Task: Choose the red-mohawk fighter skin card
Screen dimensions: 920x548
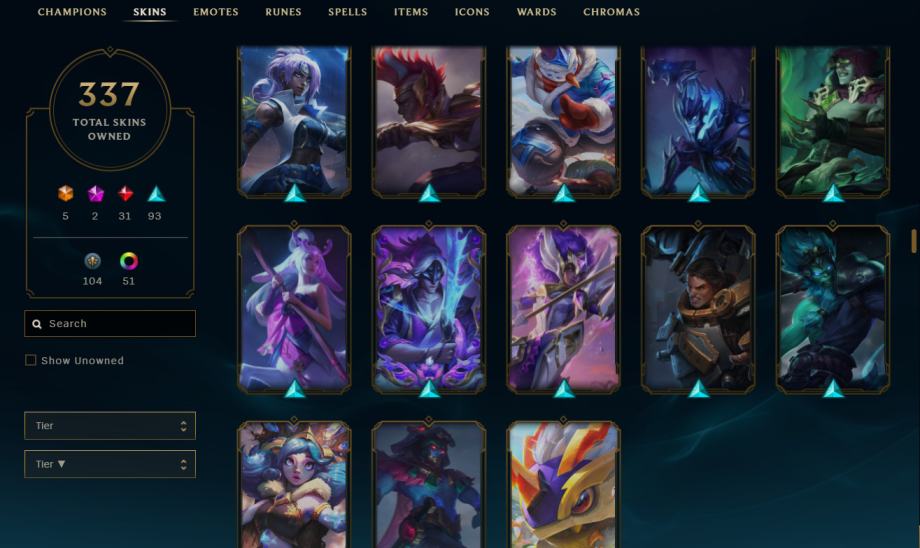Action: pos(429,118)
